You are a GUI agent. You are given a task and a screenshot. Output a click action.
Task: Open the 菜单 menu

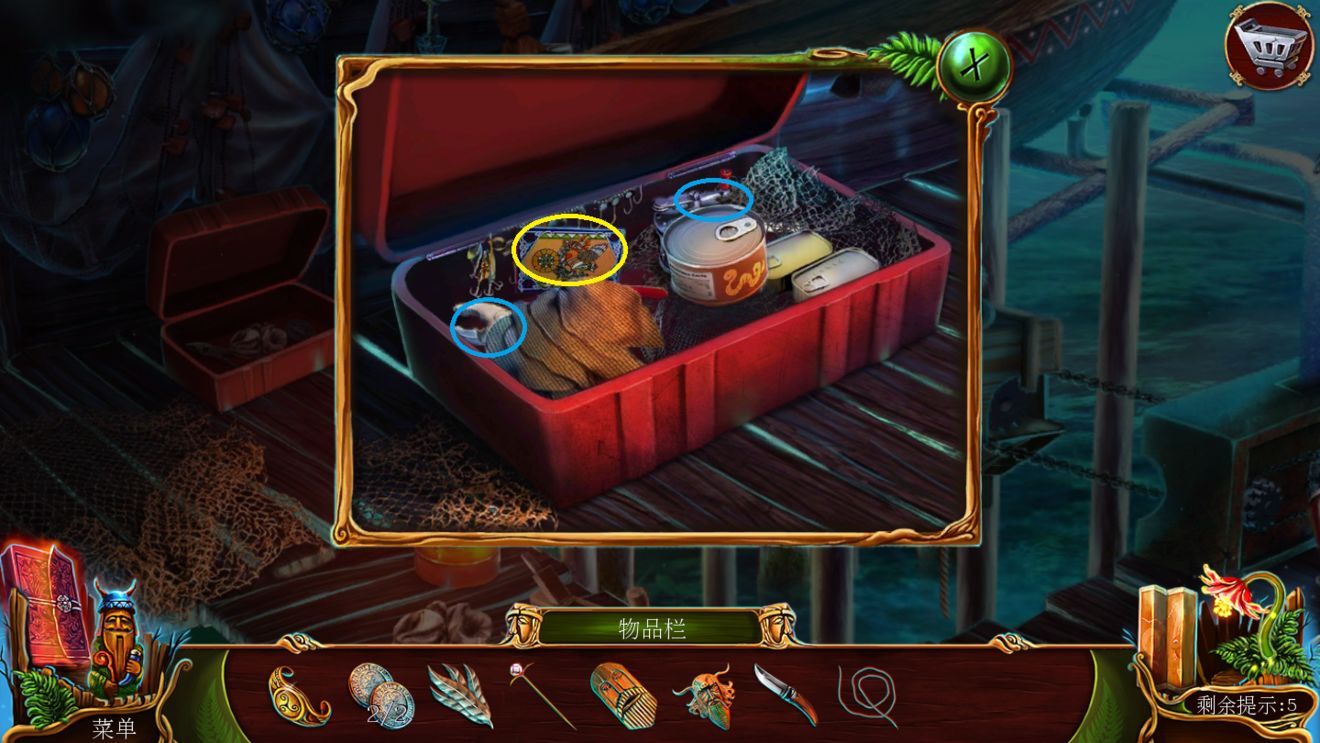pos(115,728)
